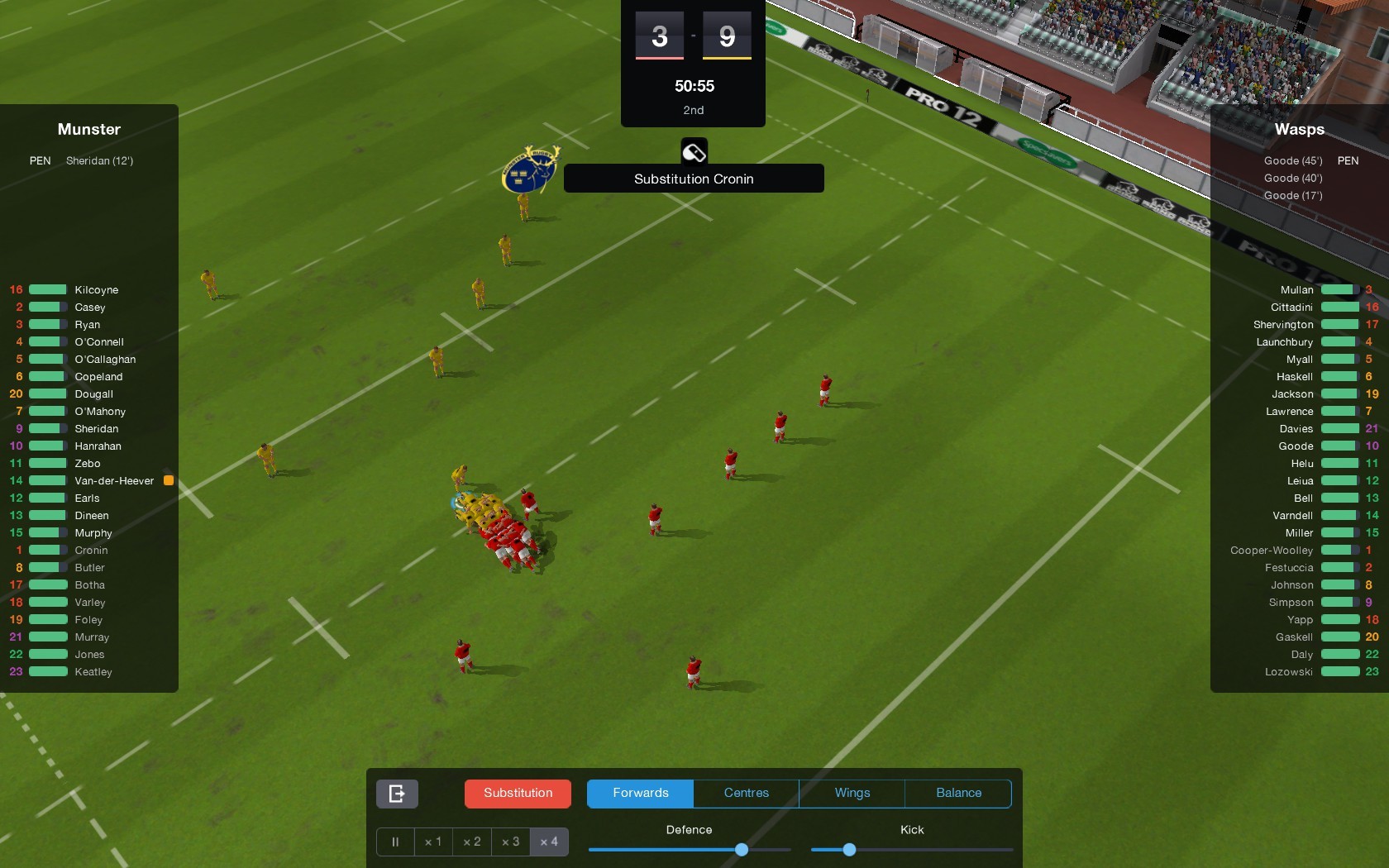
Task: Pause the match with the pause icon
Action: pyautogui.click(x=394, y=842)
